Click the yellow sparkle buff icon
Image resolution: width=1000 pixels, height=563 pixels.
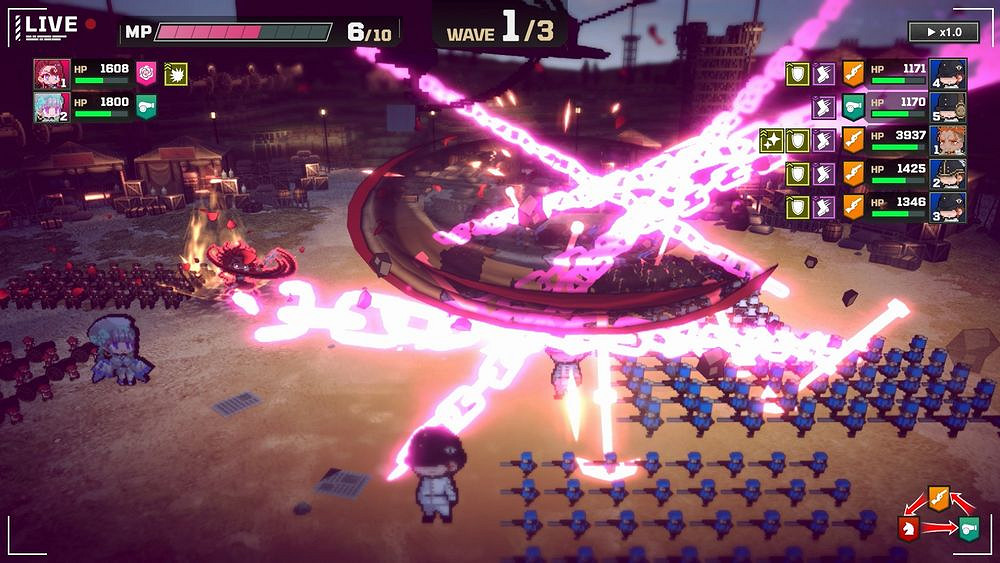(771, 140)
